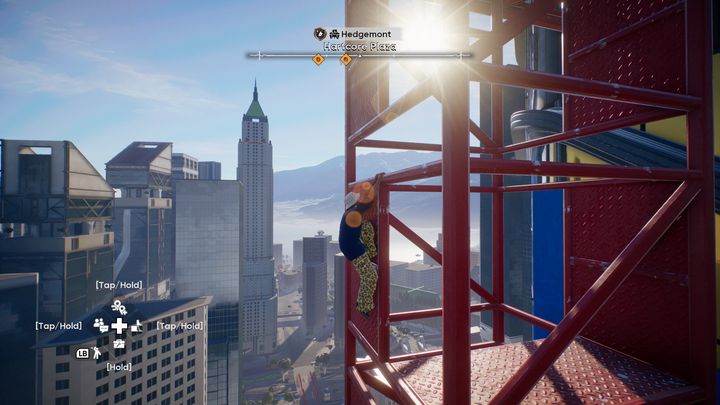
Task: Open the players chat icon on the quick wheel
Action: [100, 325]
